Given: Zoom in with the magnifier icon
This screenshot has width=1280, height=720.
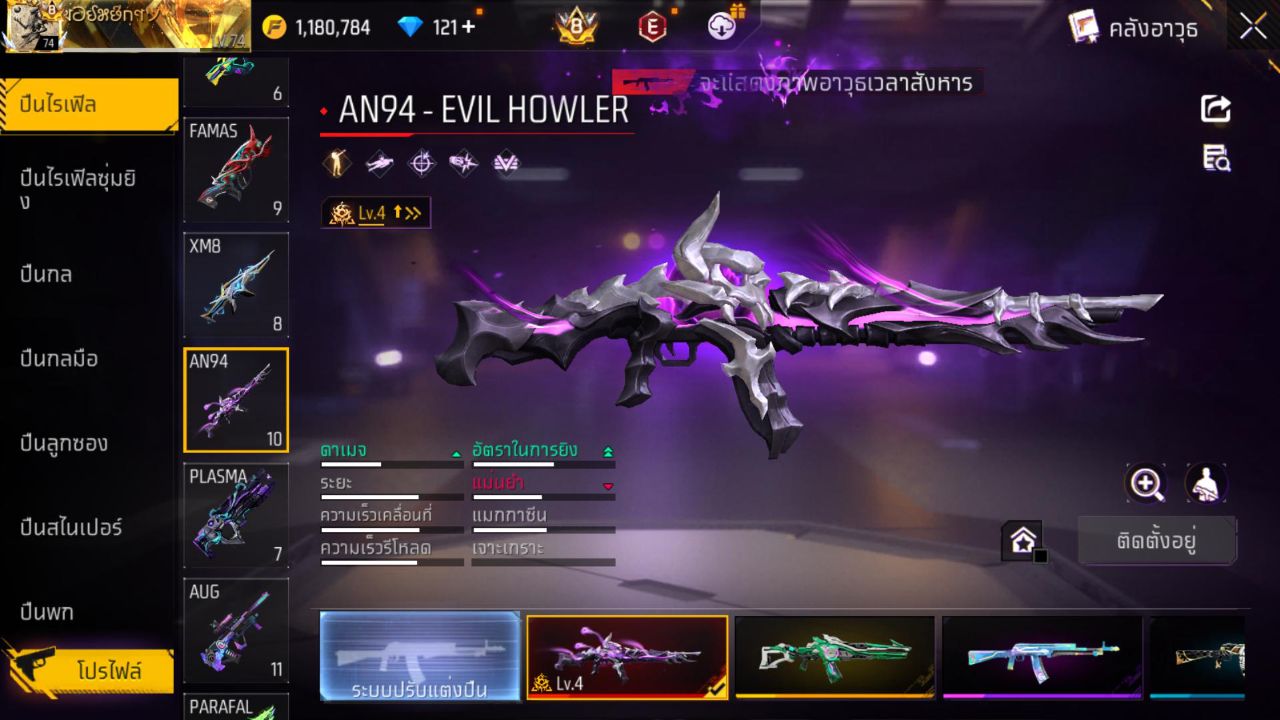Looking at the screenshot, I should (1146, 484).
